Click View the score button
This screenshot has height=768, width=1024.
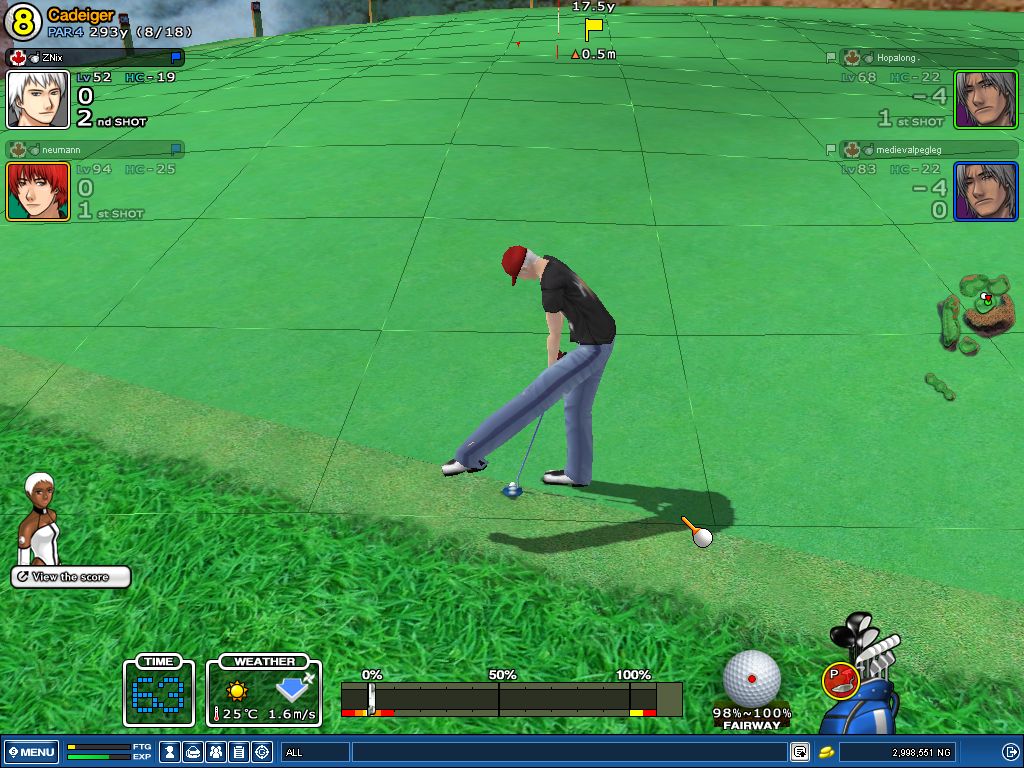(71, 577)
